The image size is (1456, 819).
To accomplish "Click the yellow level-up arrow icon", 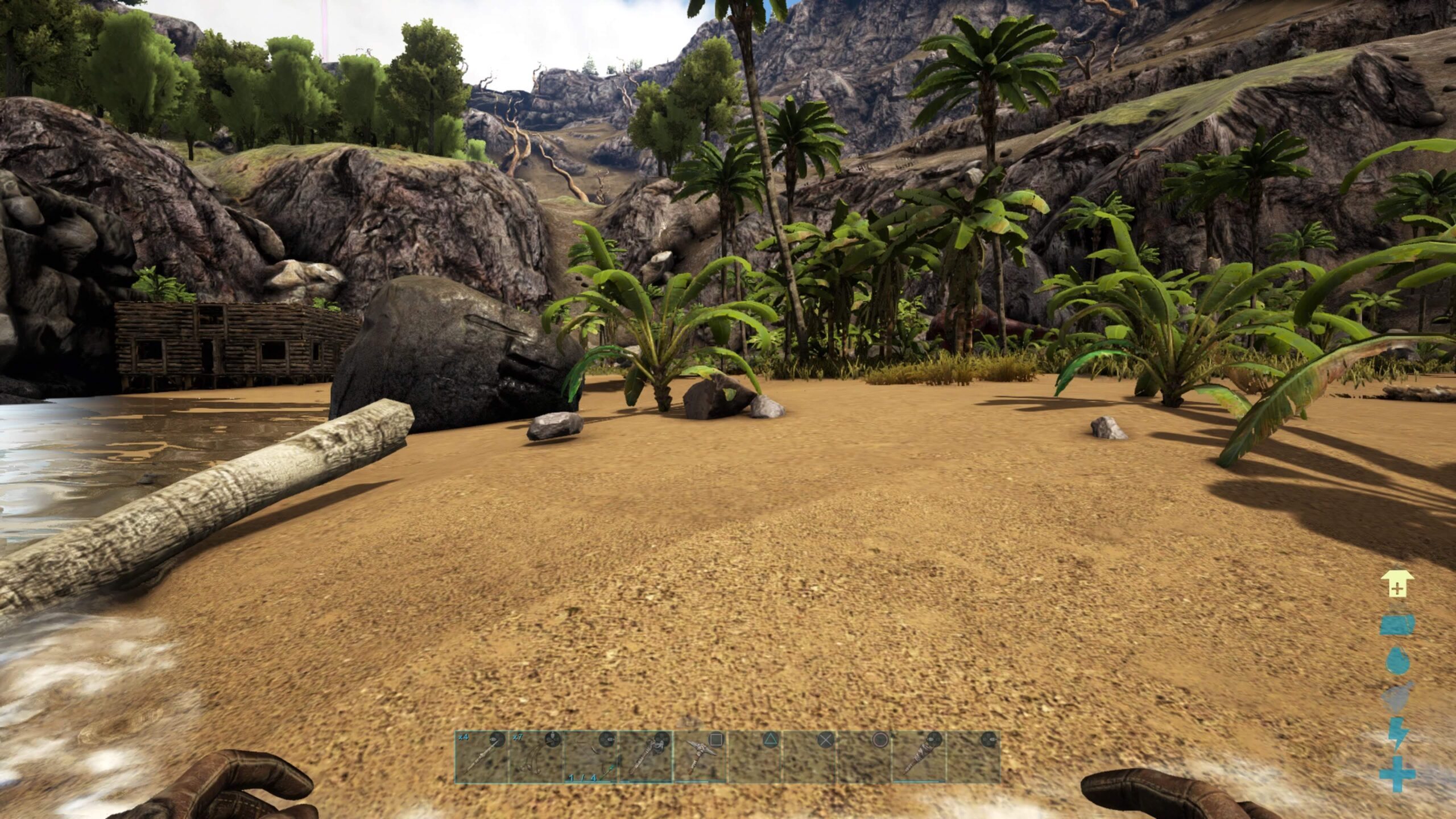I will 1396,584.
